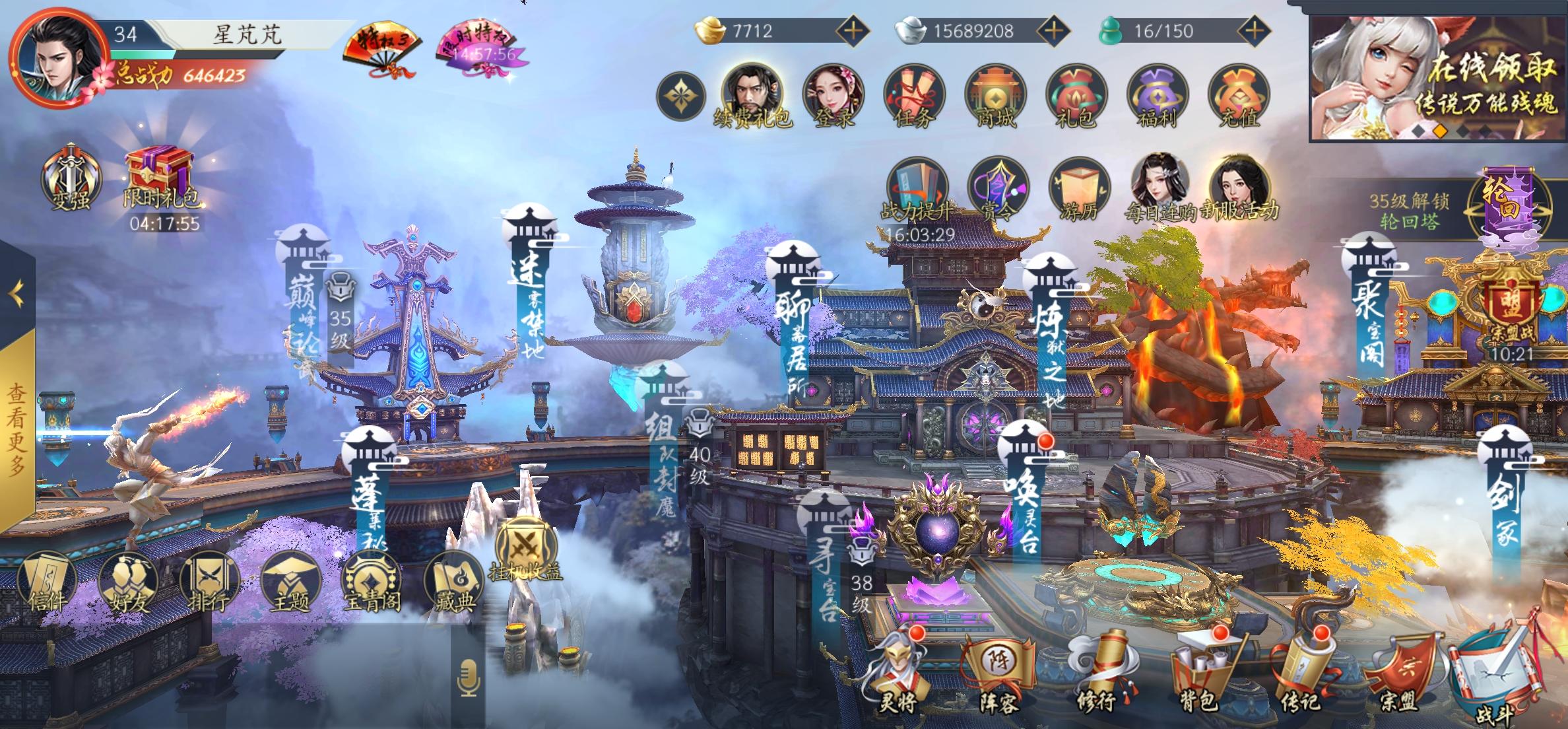Open the 变强 power-up icon
Screen dimensions: 1568x729
(71, 178)
